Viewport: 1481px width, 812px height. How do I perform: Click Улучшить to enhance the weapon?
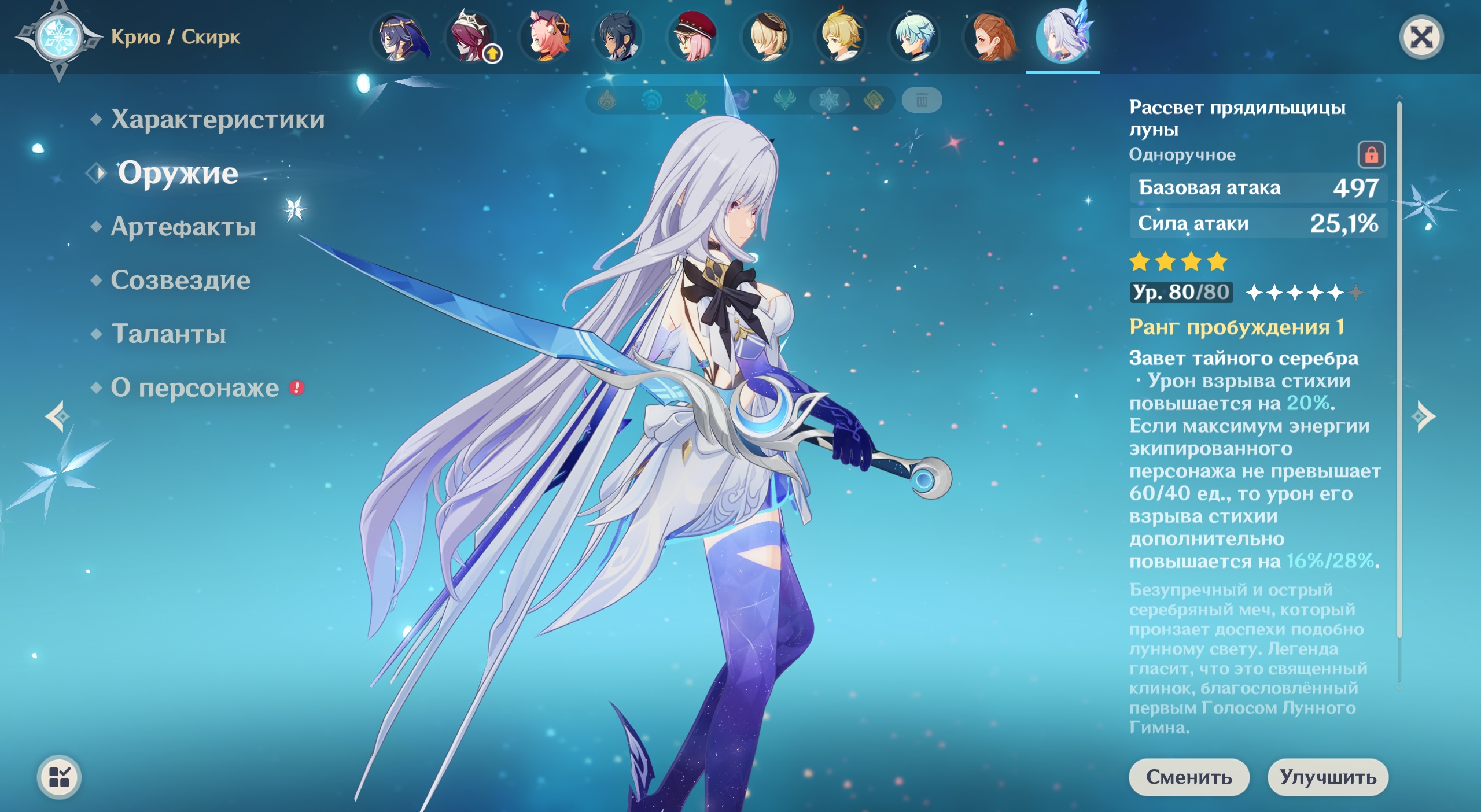click(x=1328, y=777)
